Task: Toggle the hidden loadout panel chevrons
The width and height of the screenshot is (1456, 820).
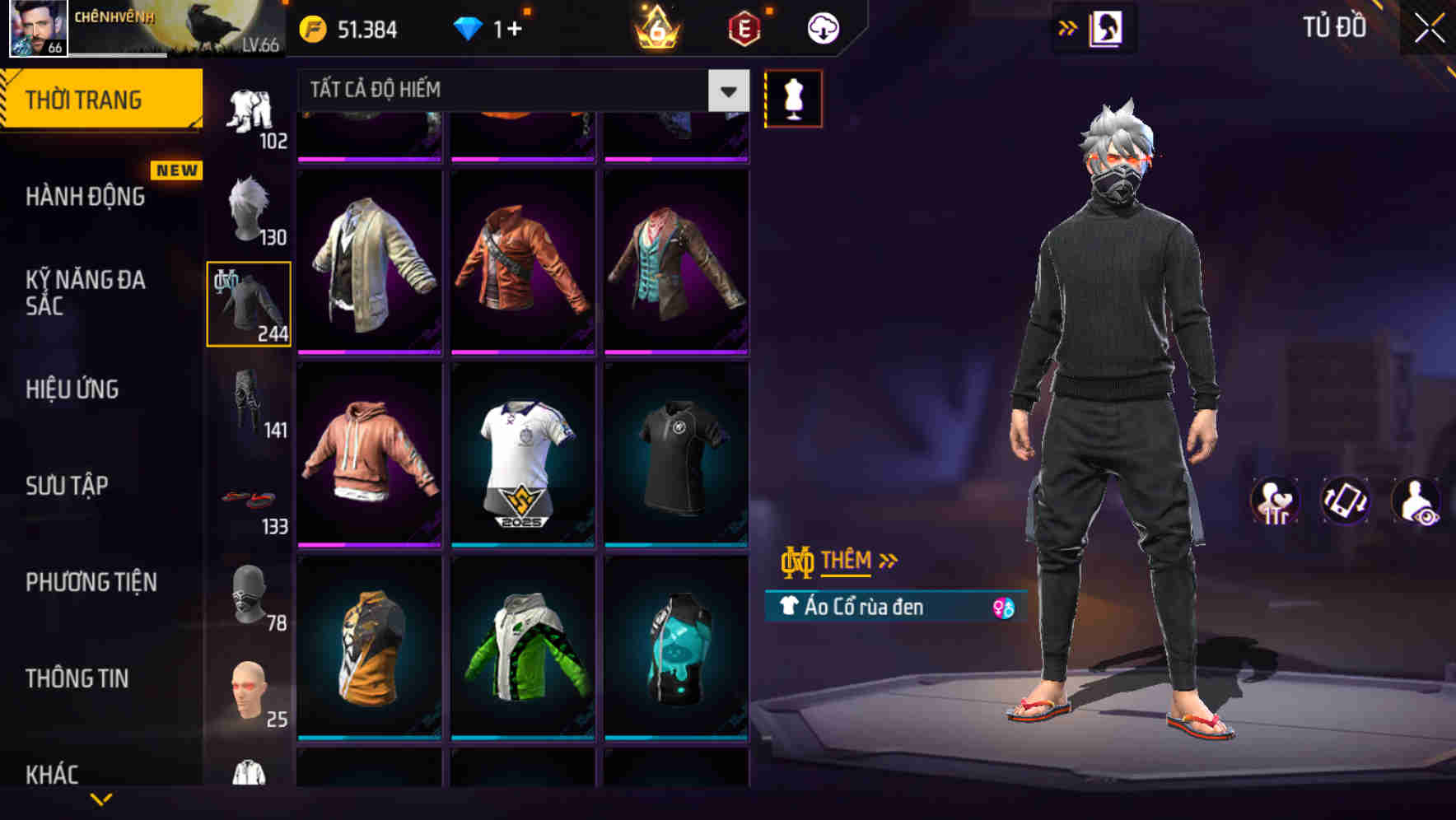Action: (x=1066, y=26)
